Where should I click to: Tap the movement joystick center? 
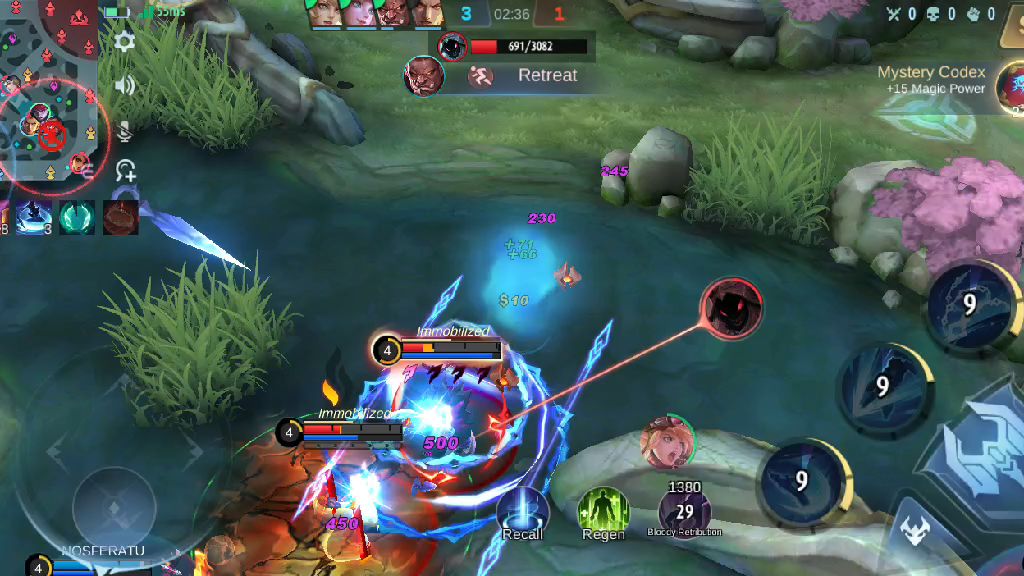(x=114, y=505)
